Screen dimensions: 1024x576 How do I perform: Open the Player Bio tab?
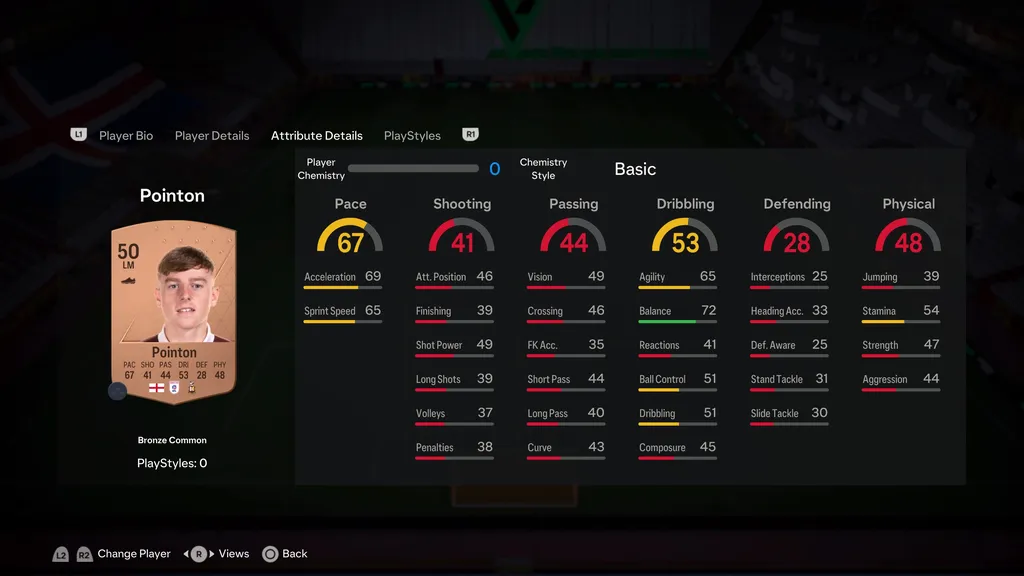point(126,136)
